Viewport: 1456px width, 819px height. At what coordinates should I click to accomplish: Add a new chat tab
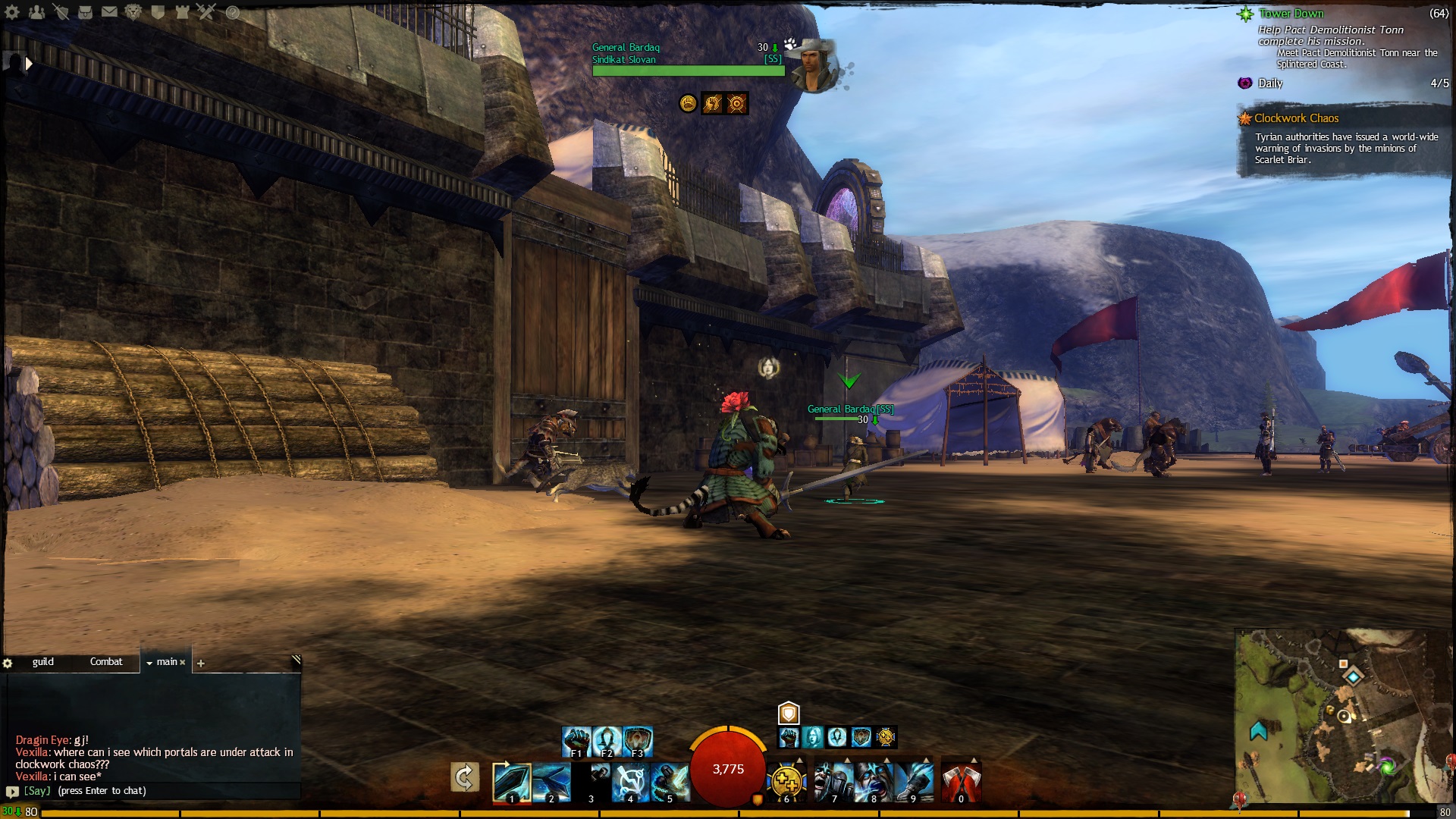click(201, 664)
